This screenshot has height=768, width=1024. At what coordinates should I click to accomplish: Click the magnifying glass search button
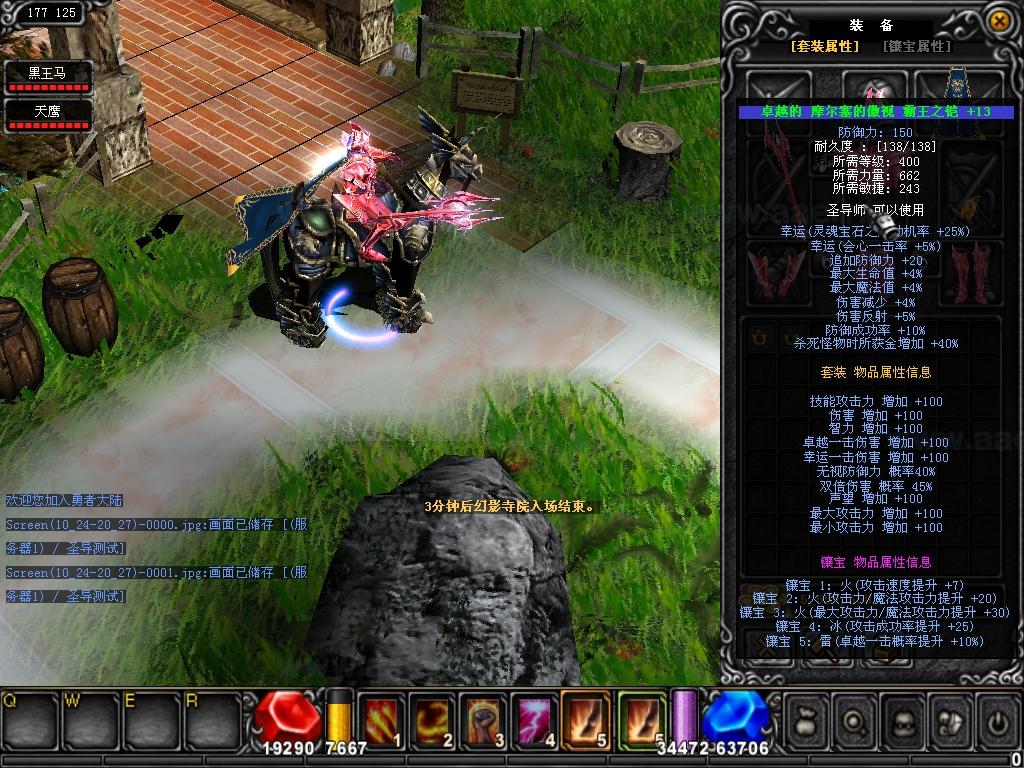[856, 718]
